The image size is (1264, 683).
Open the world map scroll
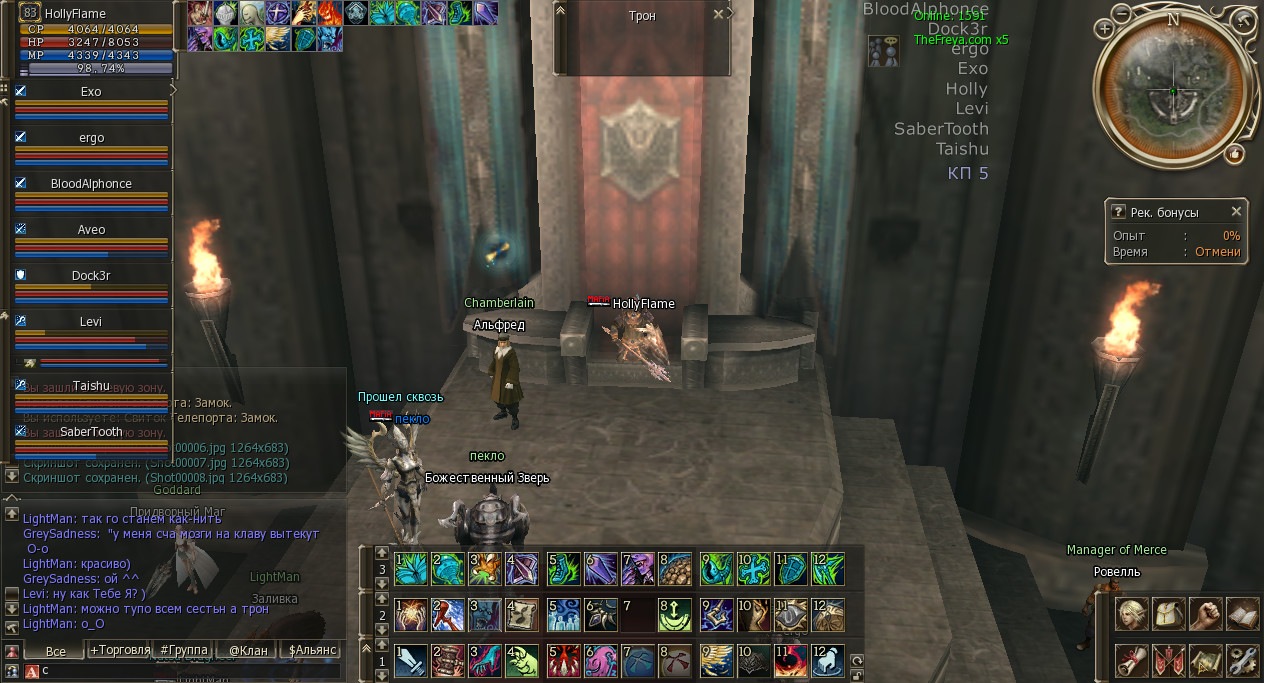1206,659
